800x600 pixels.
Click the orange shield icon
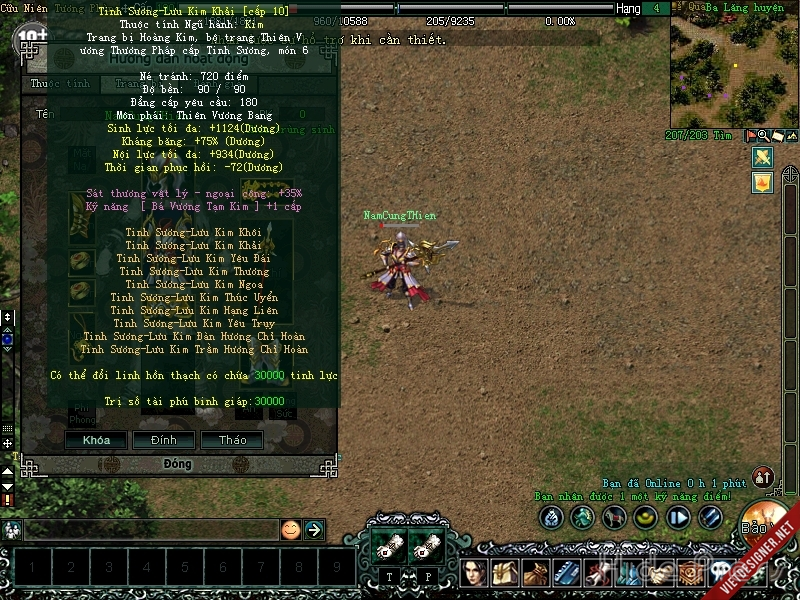(762, 183)
